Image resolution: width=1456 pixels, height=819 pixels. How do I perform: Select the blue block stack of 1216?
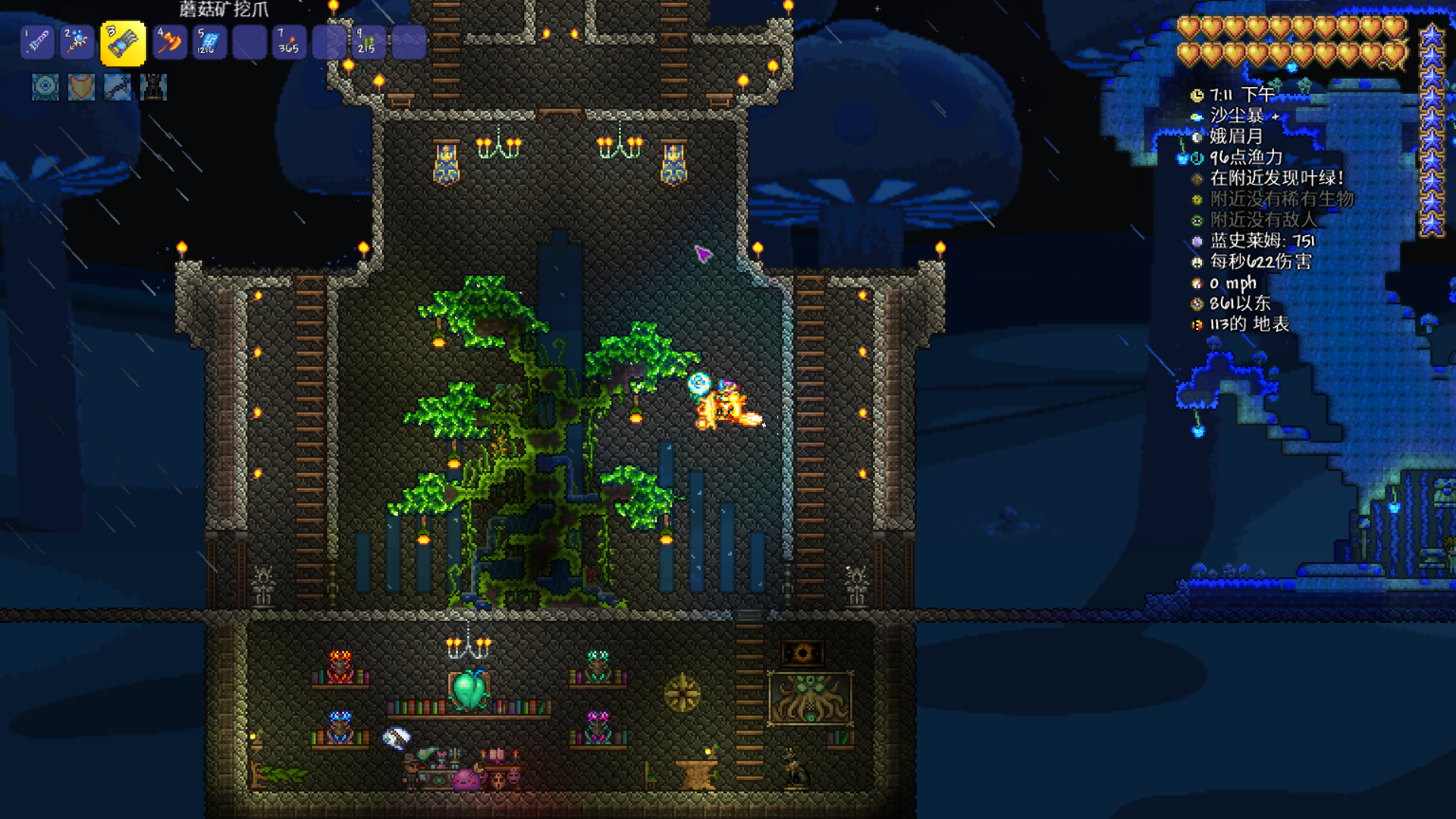click(209, 42)
